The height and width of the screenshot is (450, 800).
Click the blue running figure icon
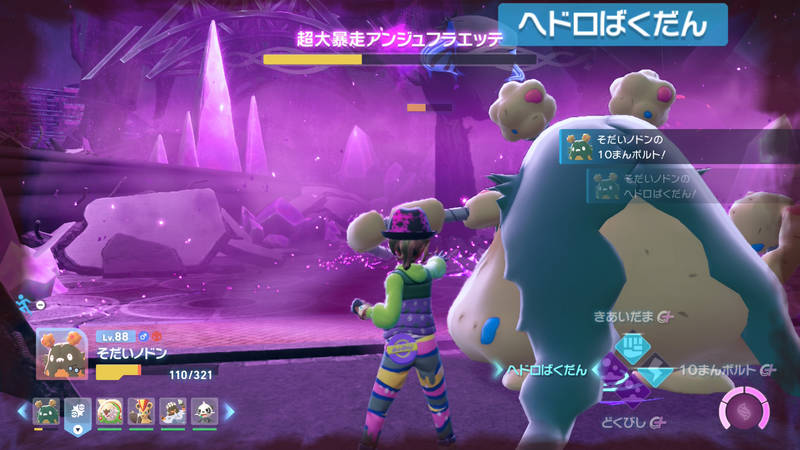tap(25, 301)
